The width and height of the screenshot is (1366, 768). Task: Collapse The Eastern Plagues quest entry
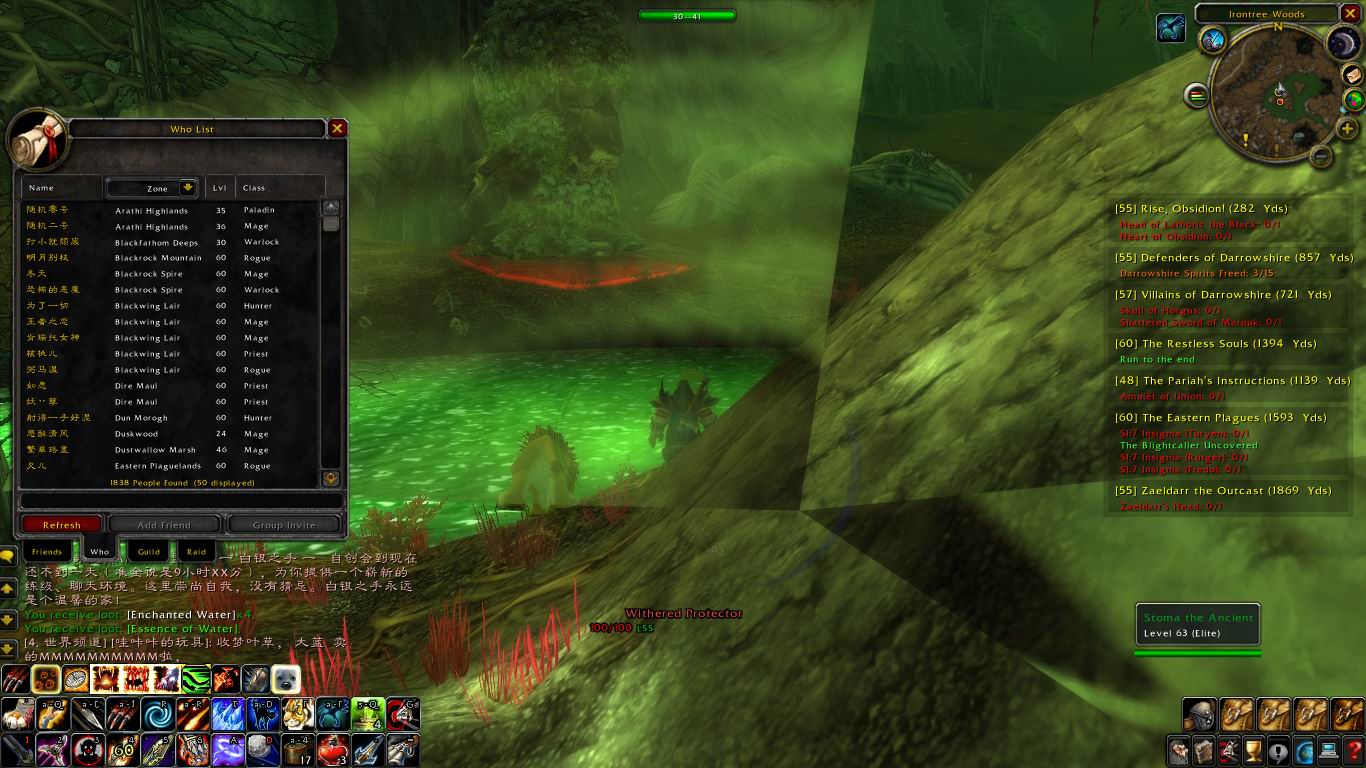(1222, 417)
